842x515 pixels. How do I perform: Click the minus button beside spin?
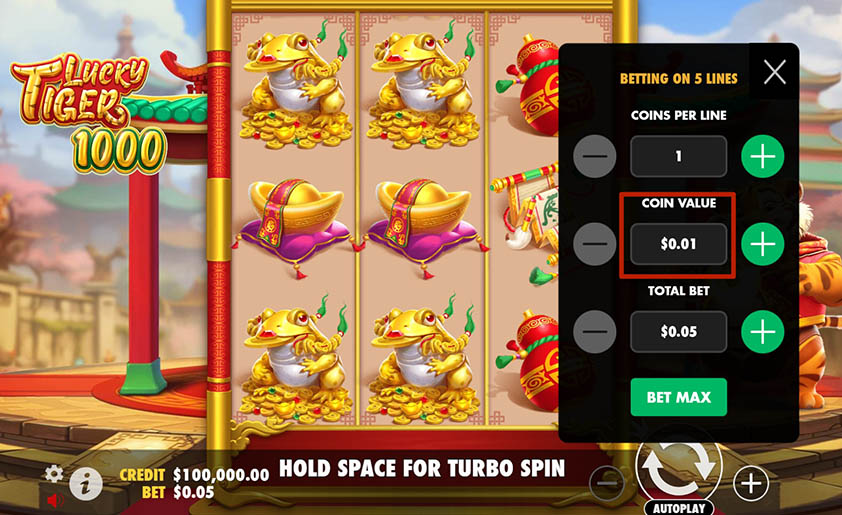pyautogui.click(x=606, y=484)
